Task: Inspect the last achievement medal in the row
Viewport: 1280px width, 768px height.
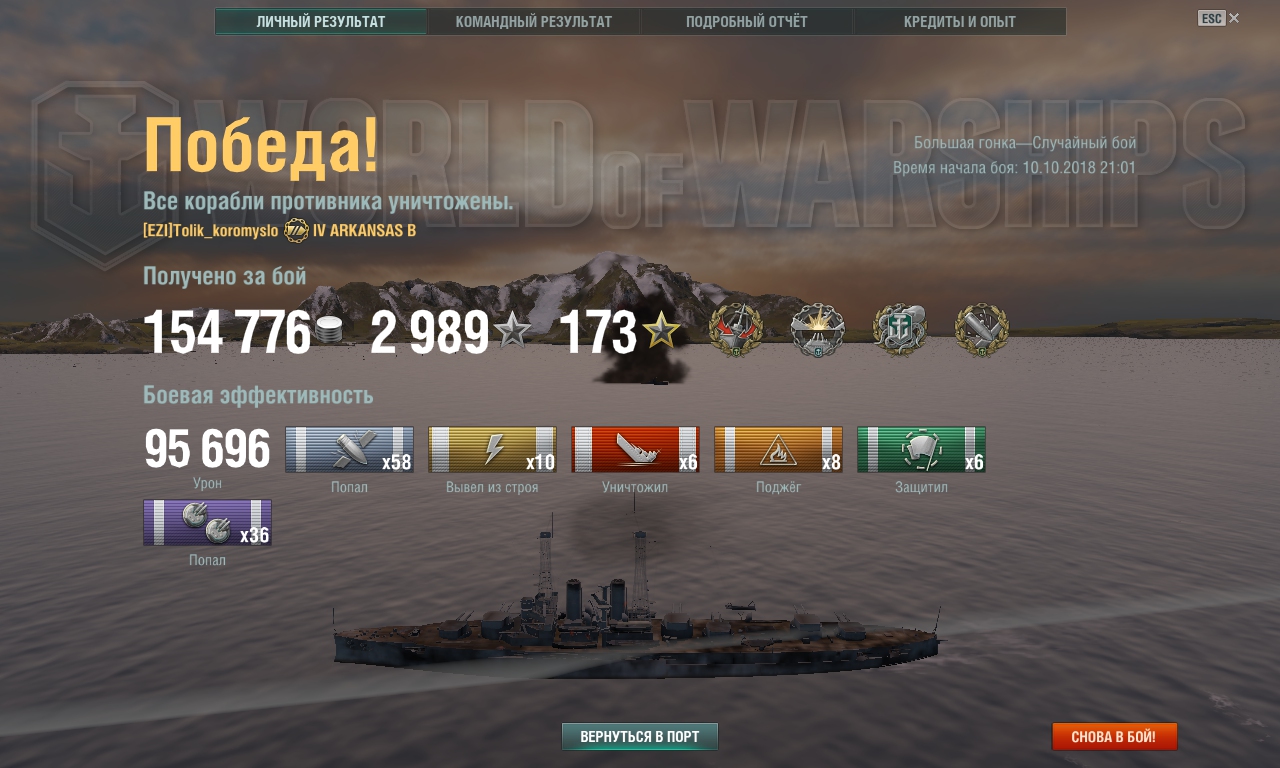Action: point(982,331)
